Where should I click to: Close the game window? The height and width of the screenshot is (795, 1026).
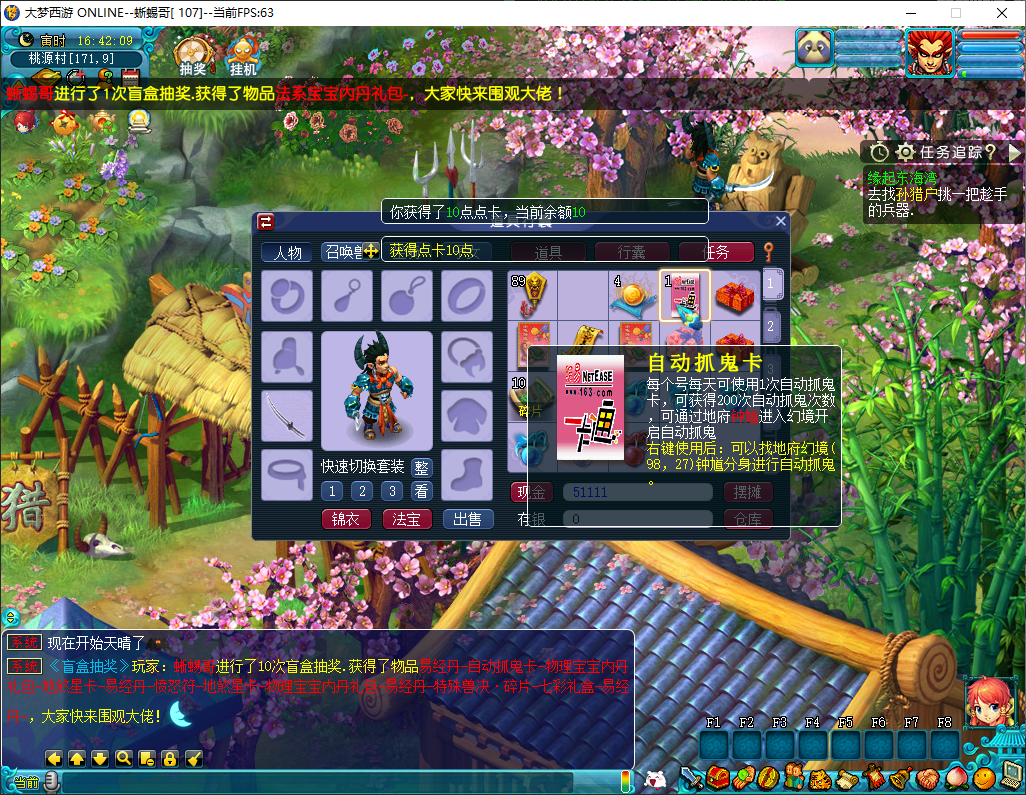pos(1002,13)
